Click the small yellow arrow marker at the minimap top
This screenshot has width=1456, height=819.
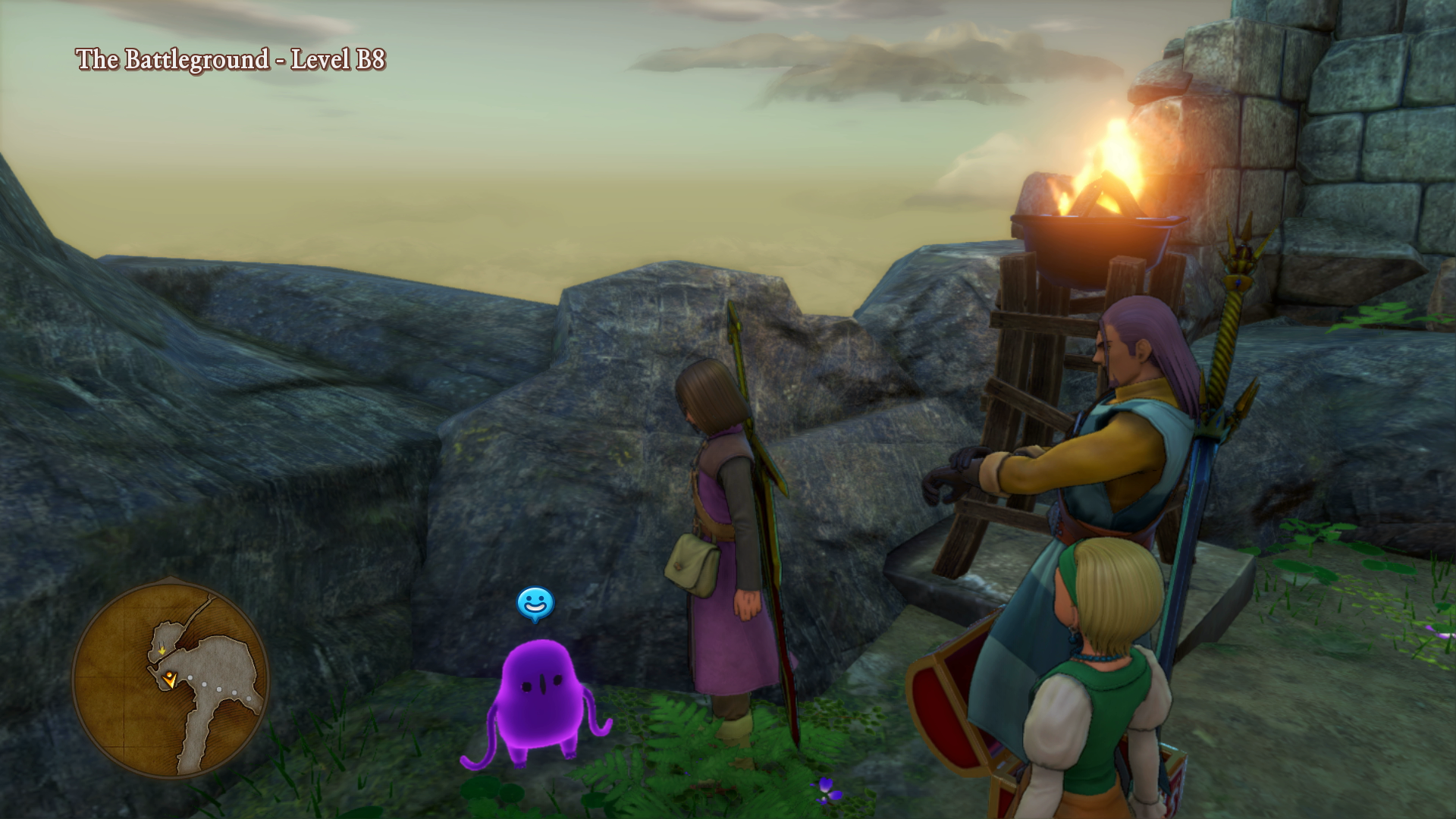[x=162, y=651]
